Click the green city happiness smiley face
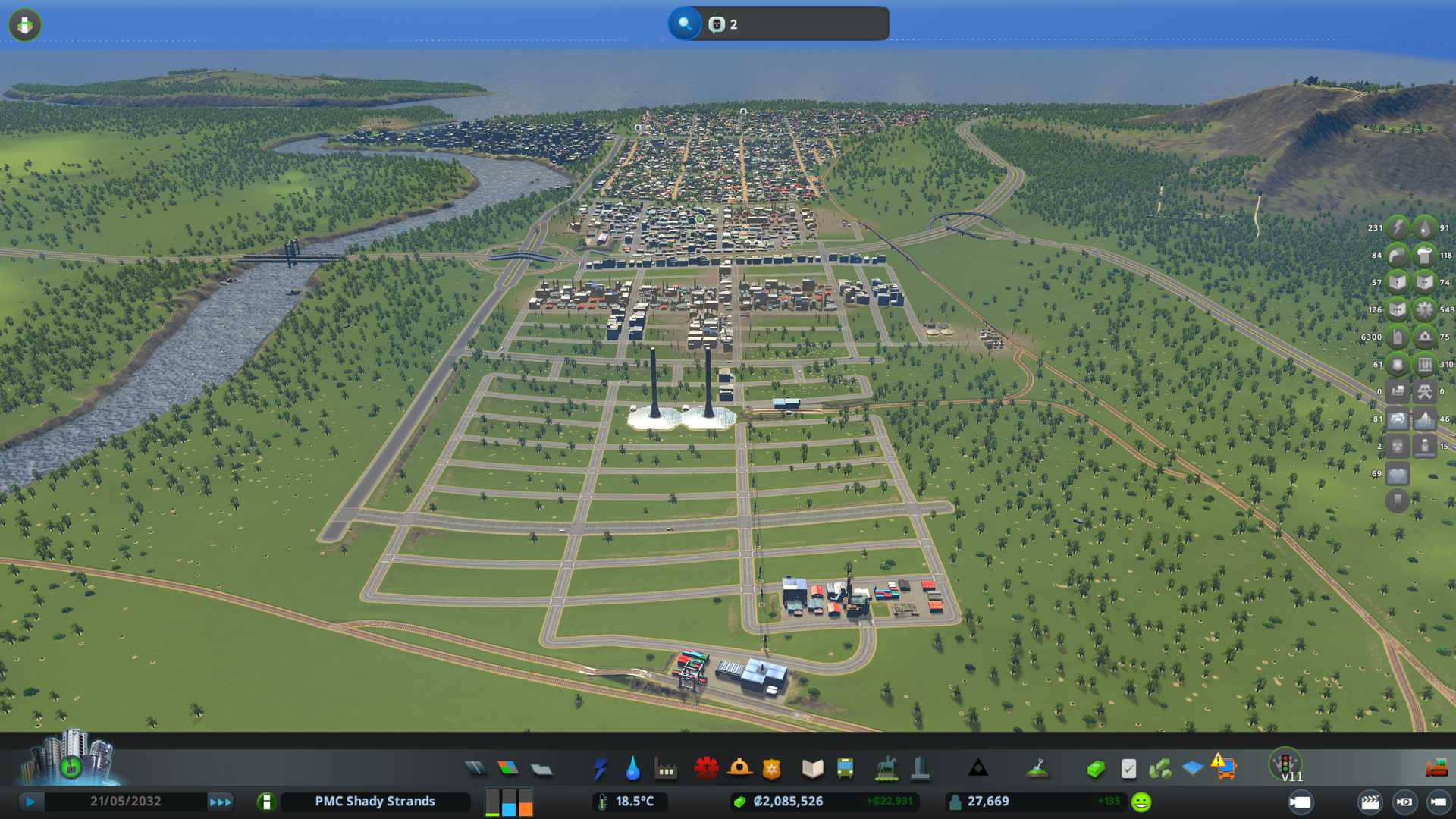The width and height of the screenshot is (1456, 819). click(1141, 802)
